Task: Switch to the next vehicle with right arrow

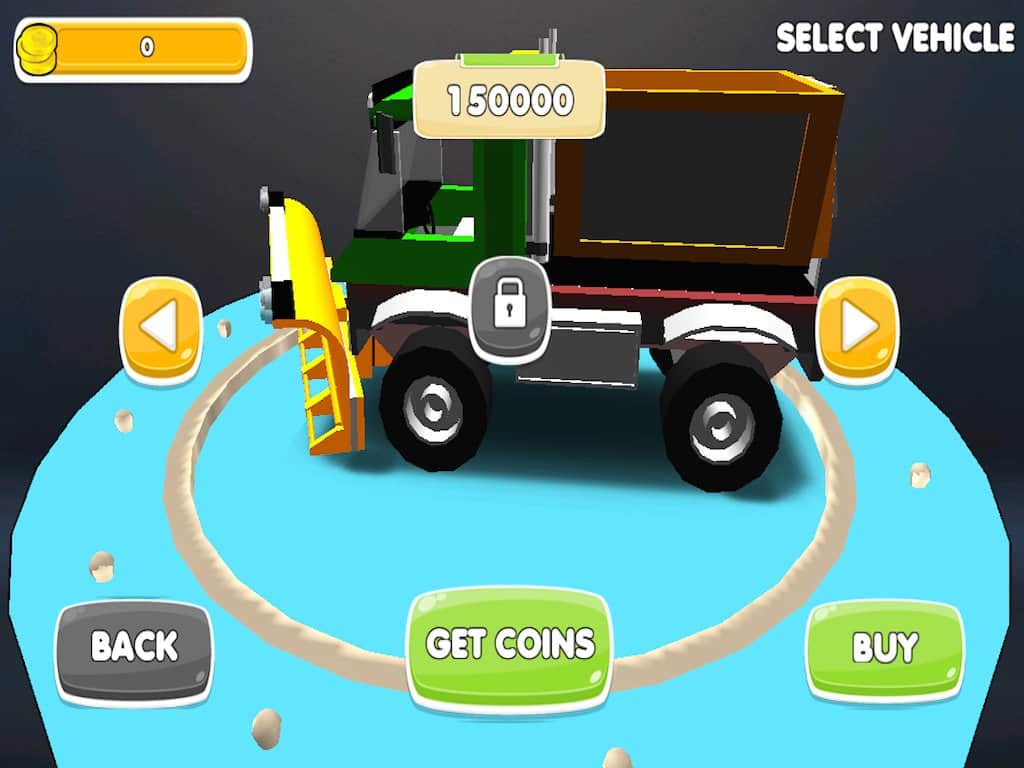Action: 857,327
